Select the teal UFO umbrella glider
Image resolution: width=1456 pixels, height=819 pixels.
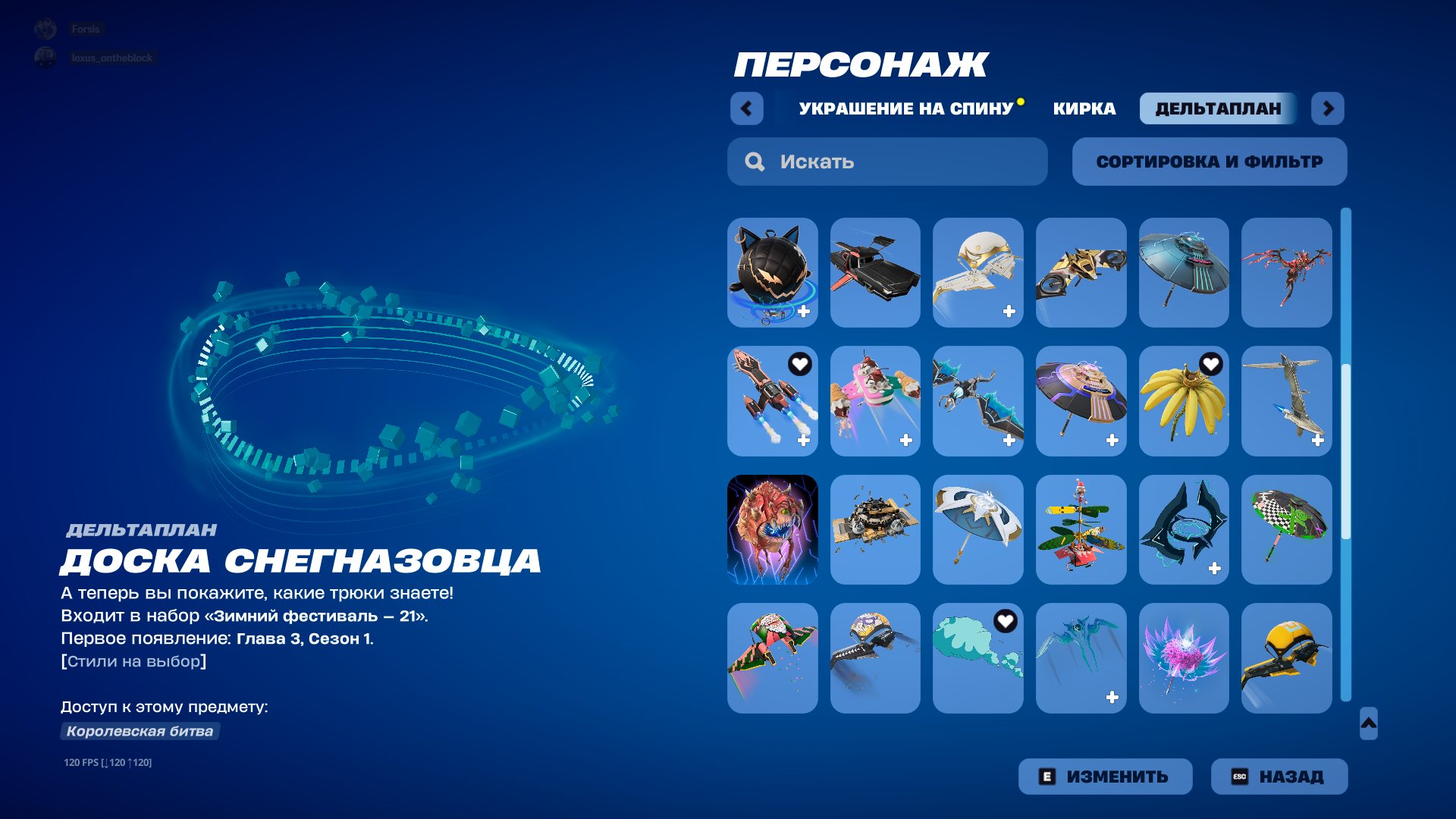[1185, 272]
